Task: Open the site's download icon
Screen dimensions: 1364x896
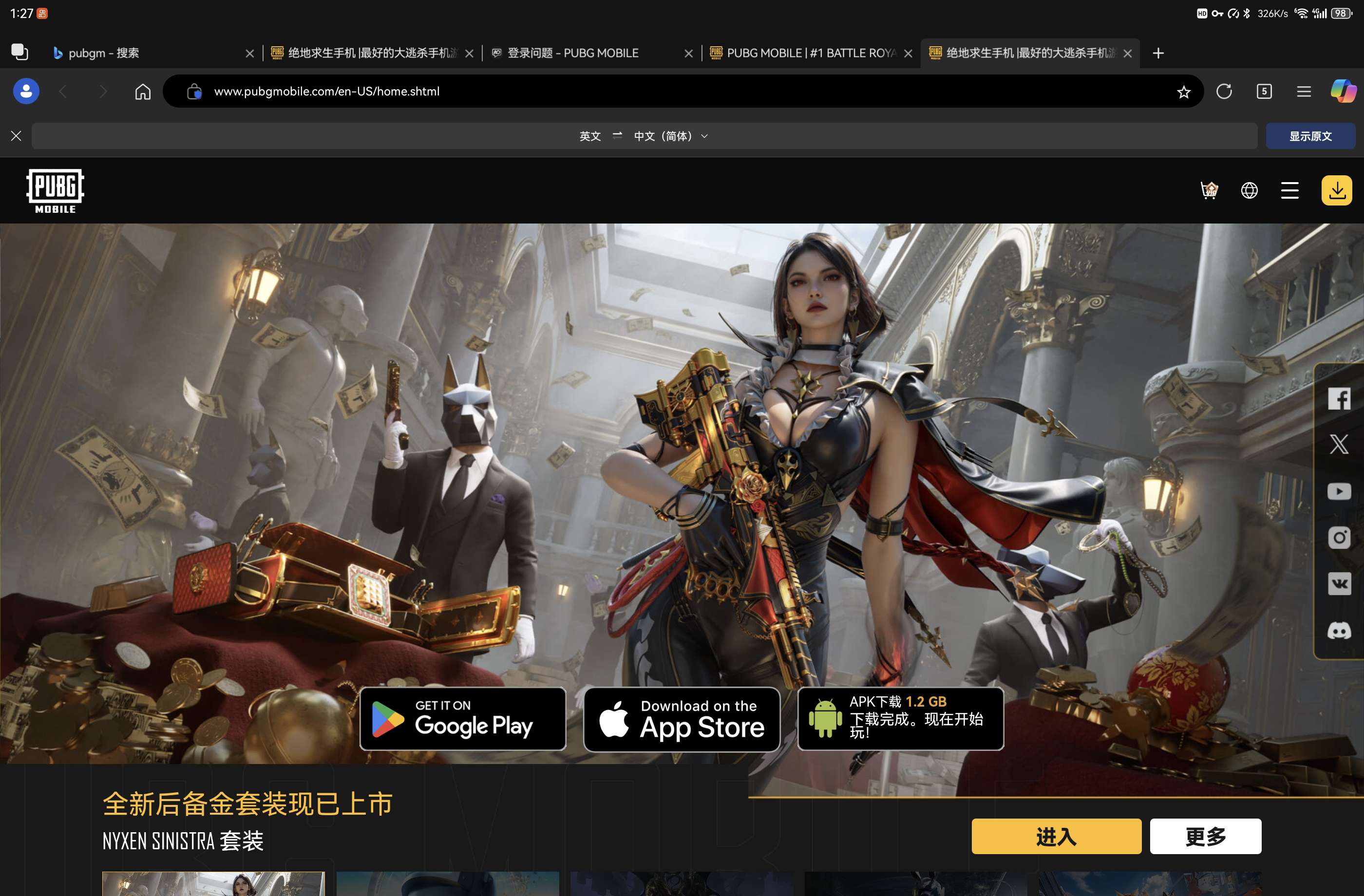Action: point(1337,191)
